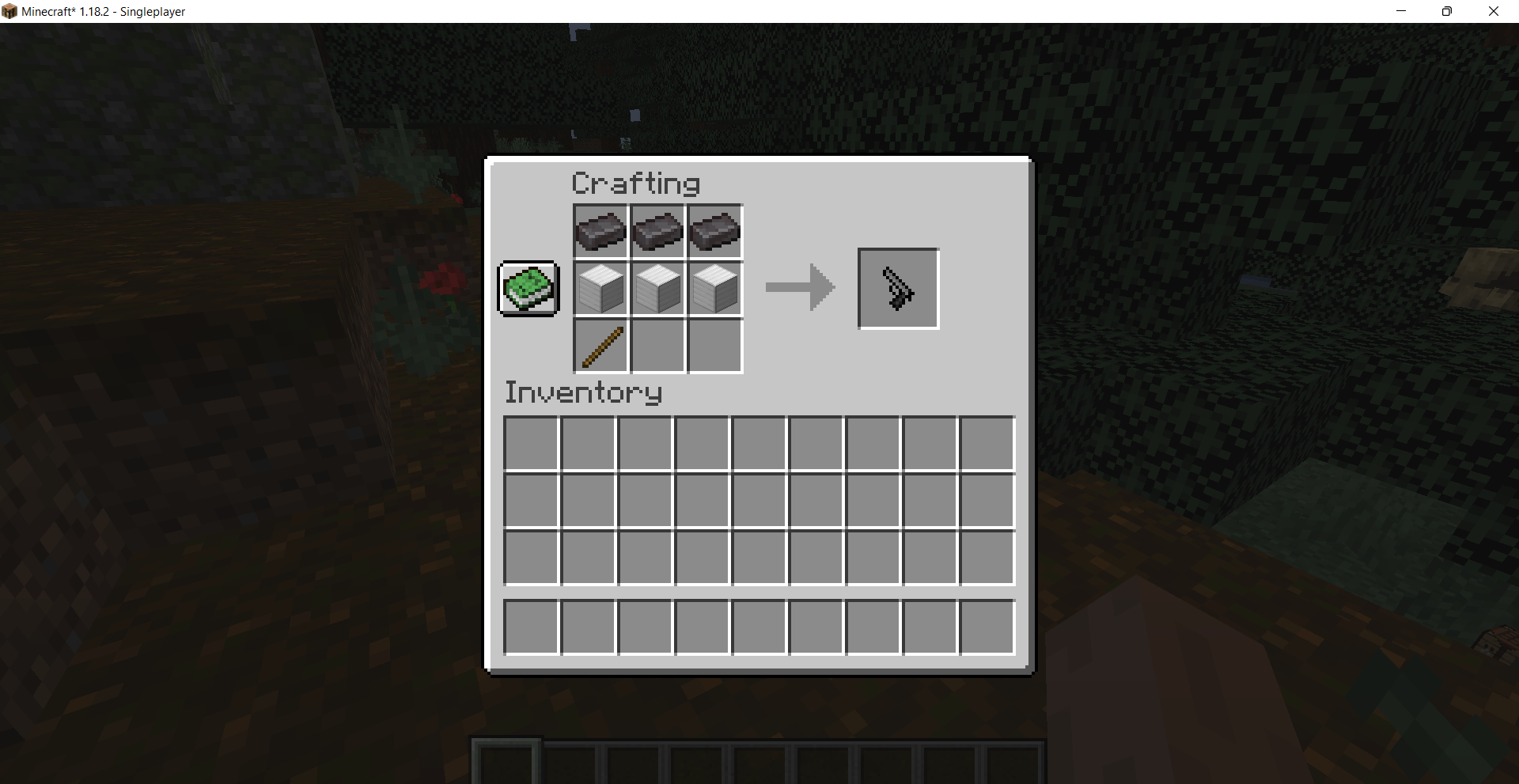Image resolution: width=1519 pixels, height=784 pixels.
Task: Select the iron block in the middle-right slot
Action: point(714,288)
